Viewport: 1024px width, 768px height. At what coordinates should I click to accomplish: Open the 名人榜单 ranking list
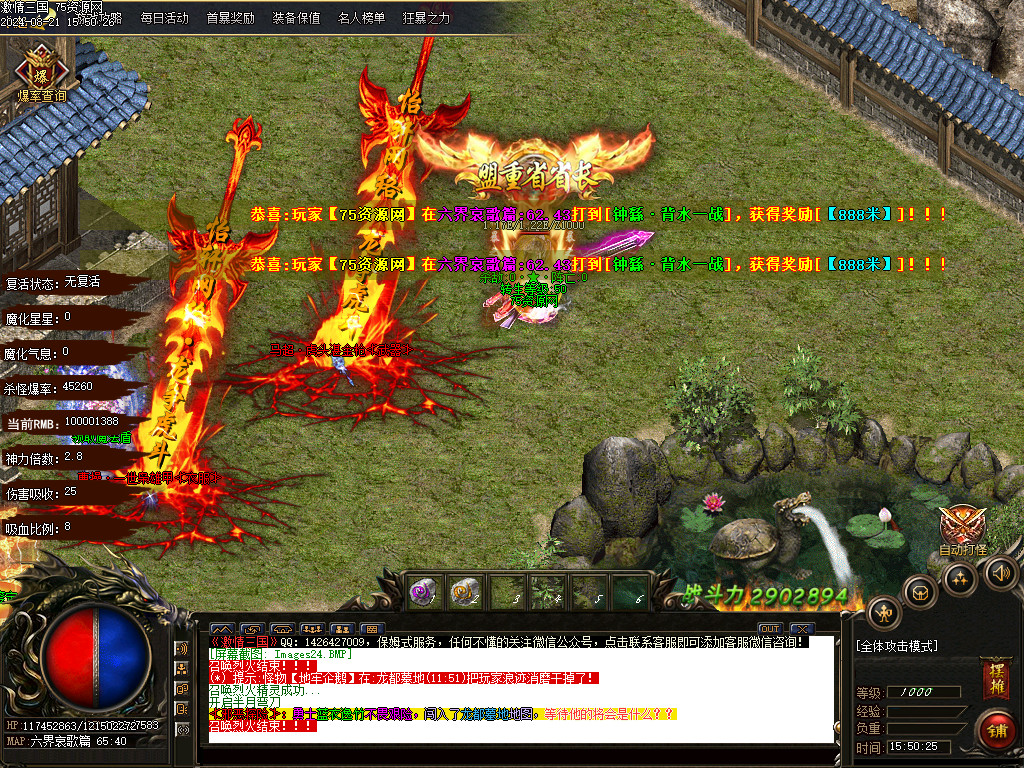point(361,18)
